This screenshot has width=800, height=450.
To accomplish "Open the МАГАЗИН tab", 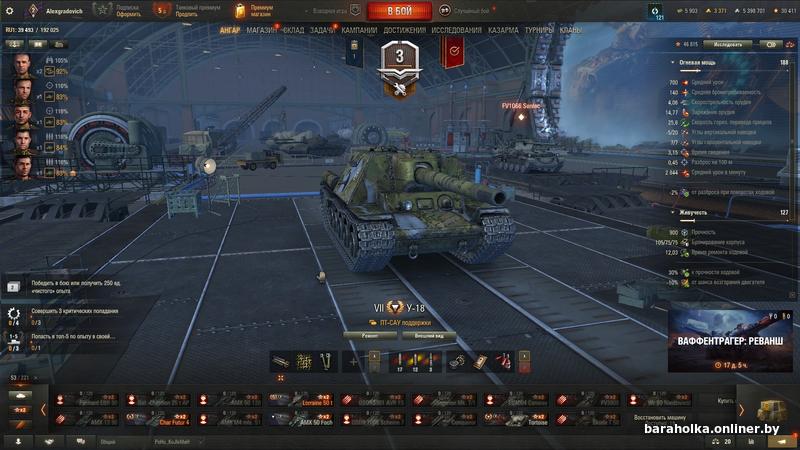I will click(262, 31).
